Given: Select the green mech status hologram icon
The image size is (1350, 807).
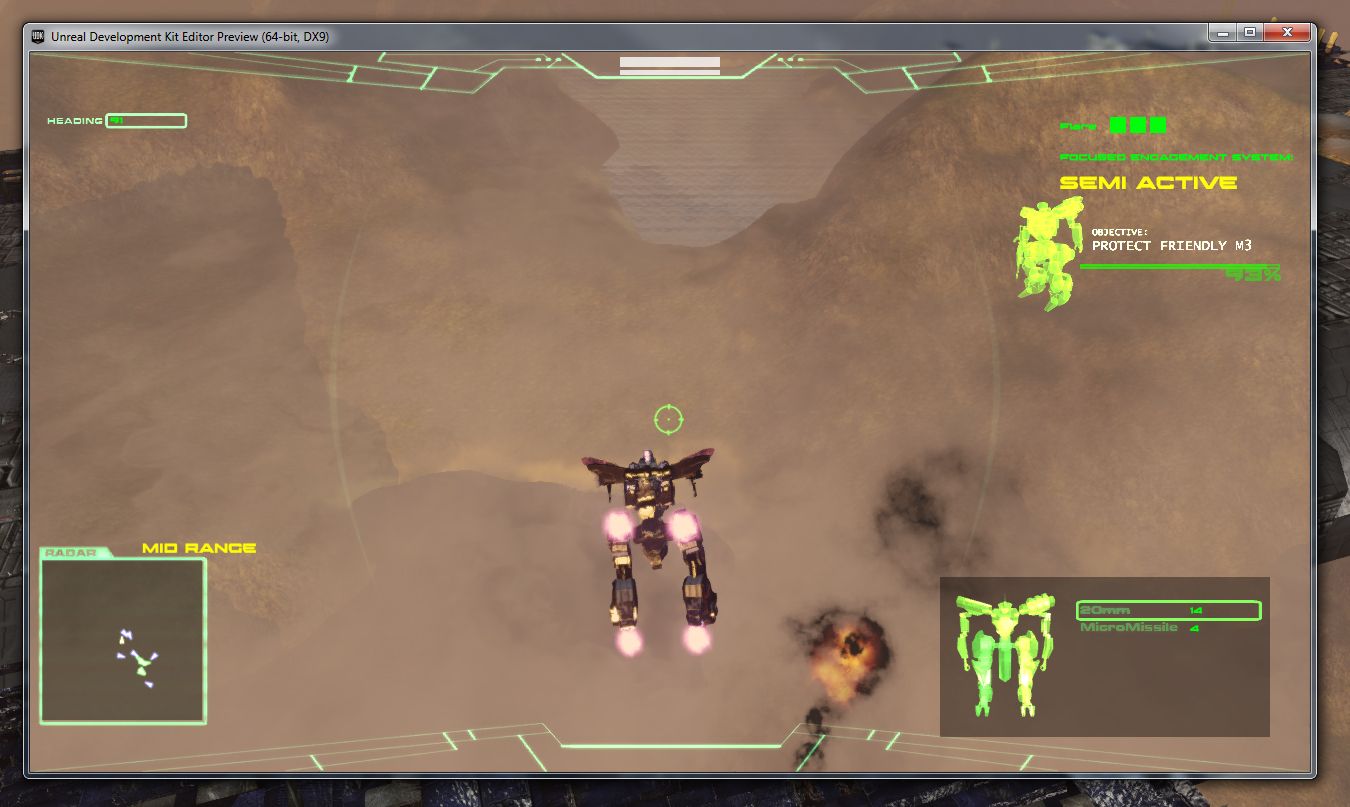Looking at the screenshot, I should 1005,655.
